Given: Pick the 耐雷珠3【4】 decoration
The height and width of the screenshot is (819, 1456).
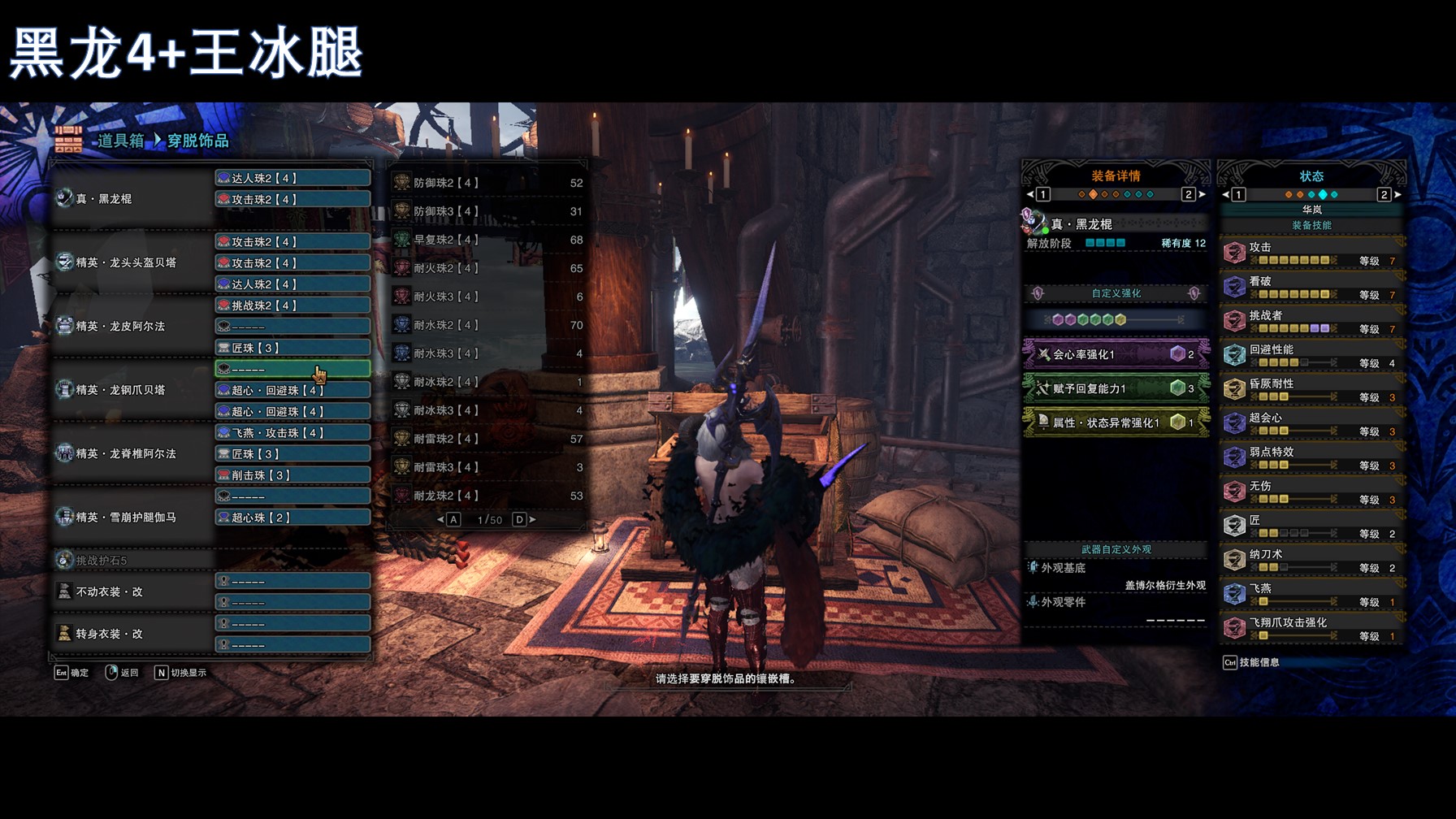Looking at the screenshot, I should tap(487, 468).
